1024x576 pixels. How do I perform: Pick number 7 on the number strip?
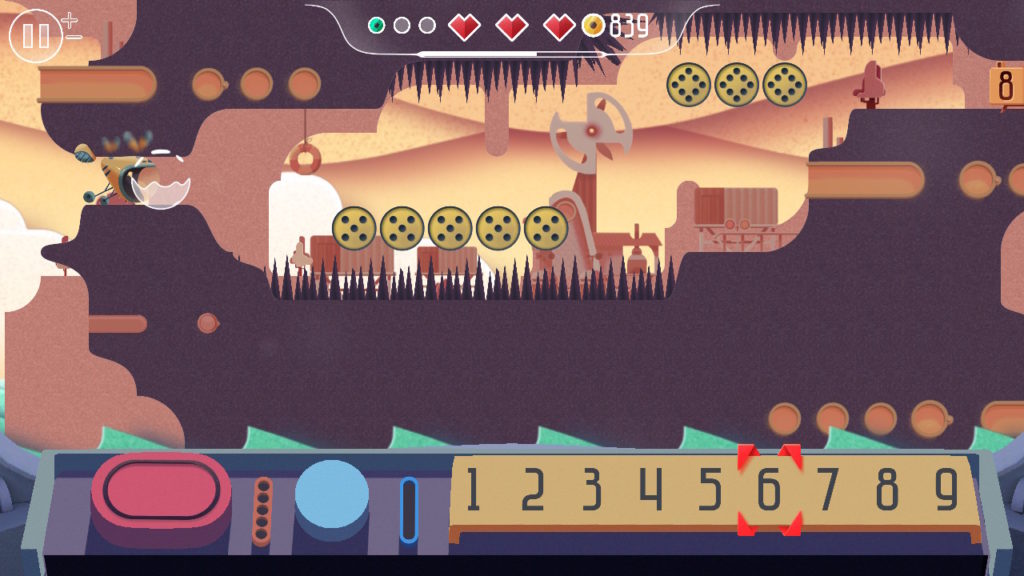pos(828,490)
